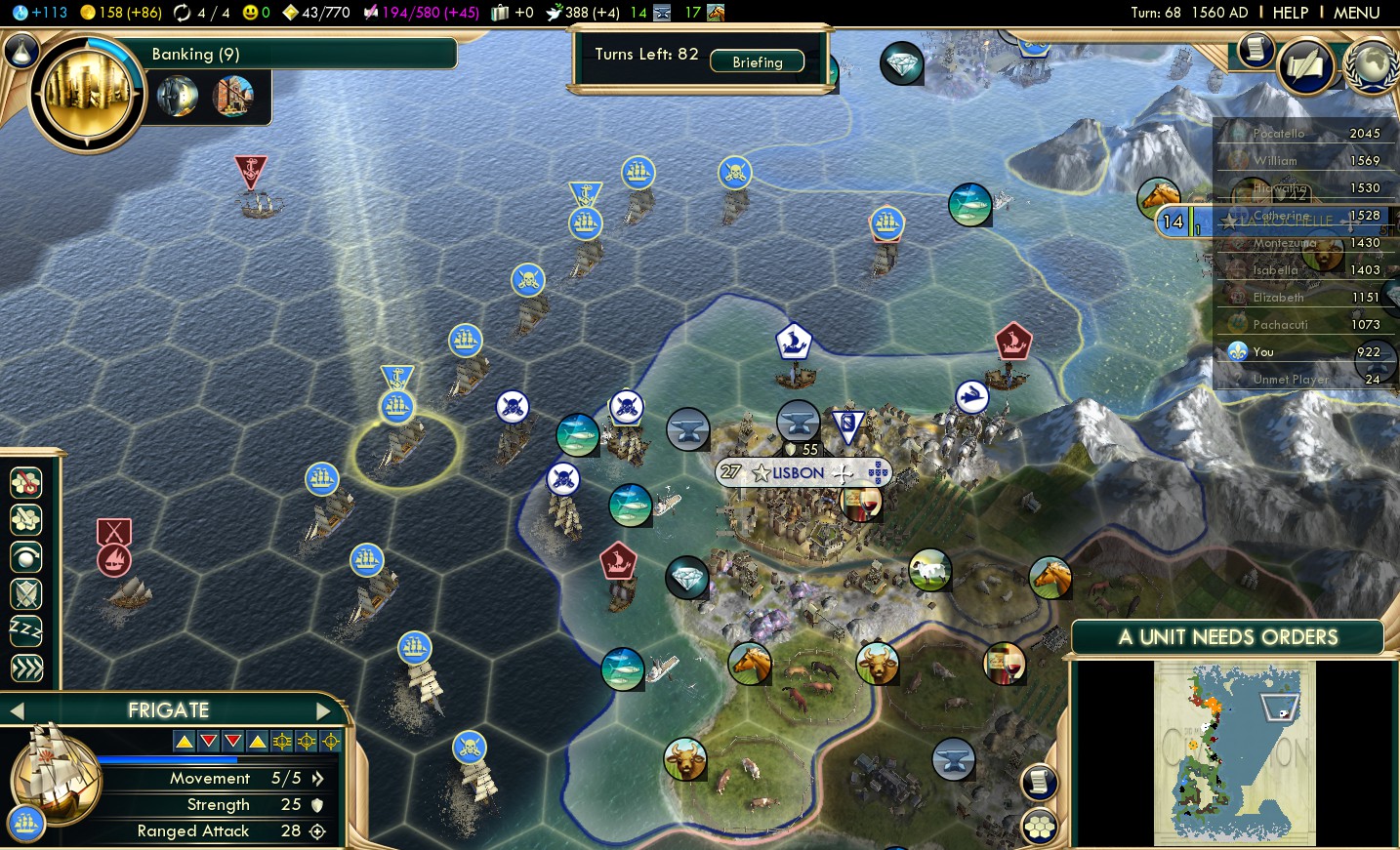The width and height of the screenshot is (1400, 850).
Task: Toggle hex grid options near minimap
Action: pos(1040,828)
